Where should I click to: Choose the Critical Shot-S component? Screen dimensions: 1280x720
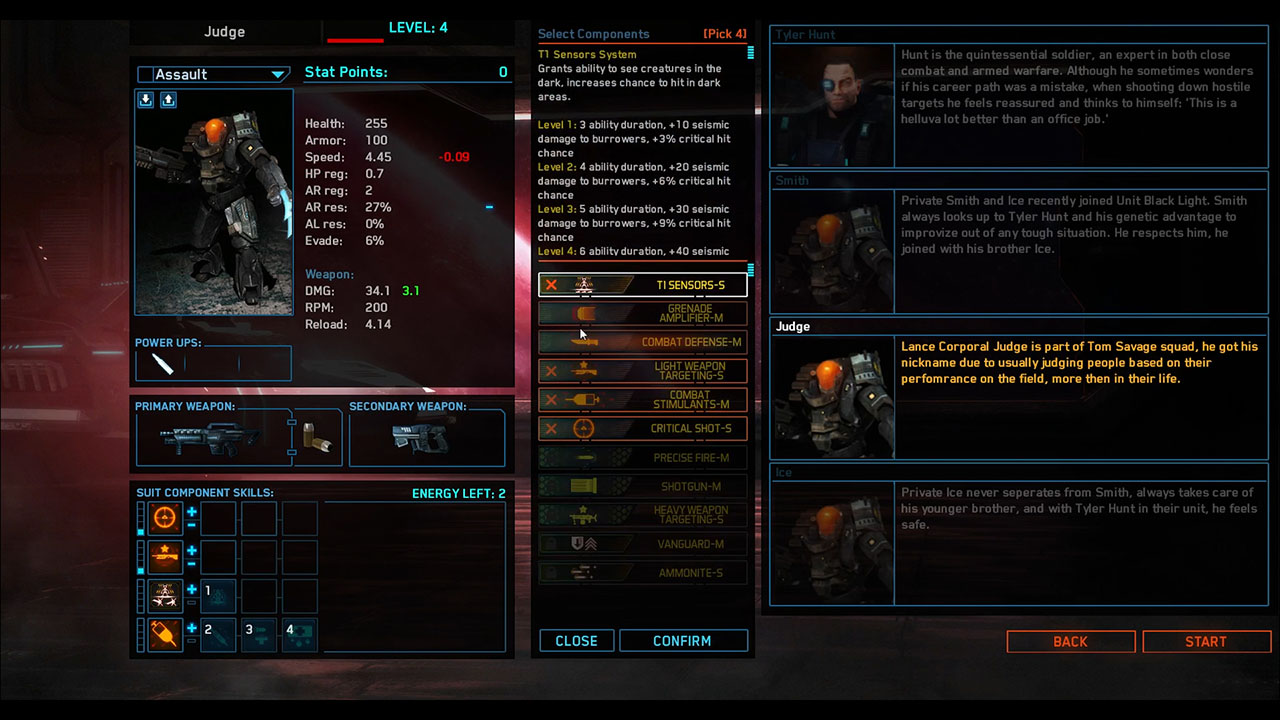(643, 428)
